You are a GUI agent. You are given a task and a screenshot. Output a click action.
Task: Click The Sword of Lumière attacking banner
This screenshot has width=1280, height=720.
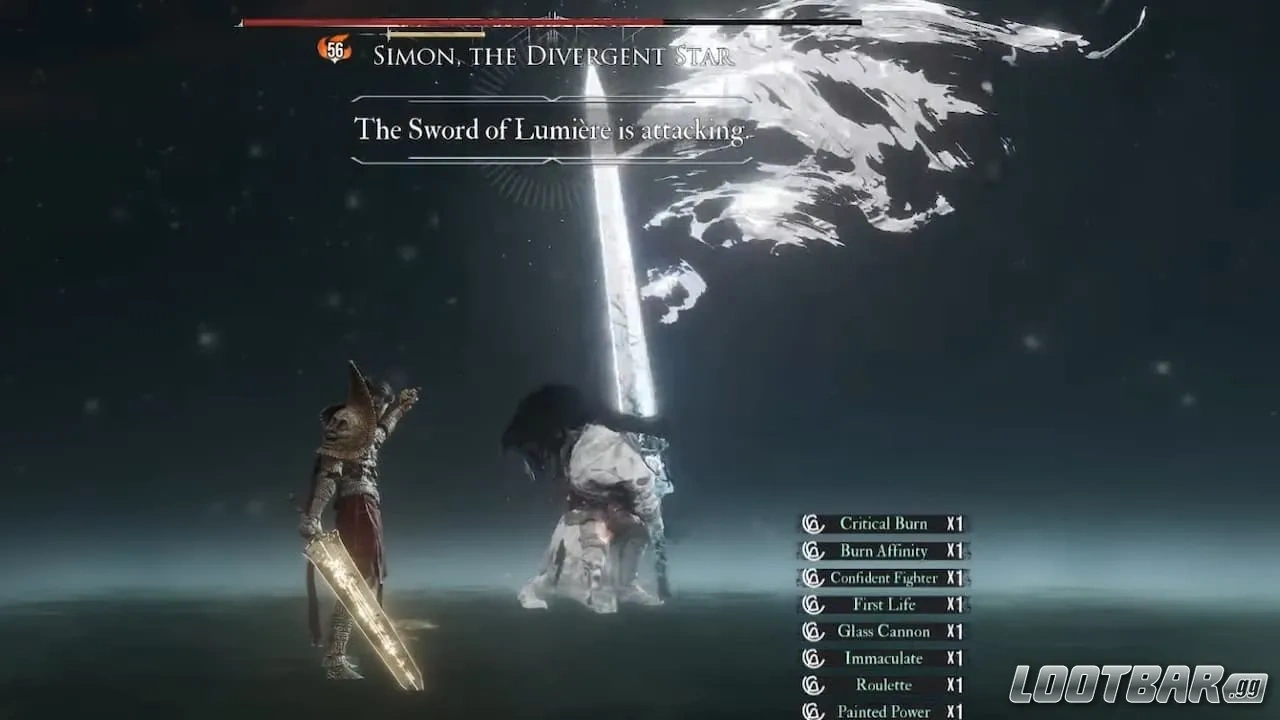coord(548,129)
